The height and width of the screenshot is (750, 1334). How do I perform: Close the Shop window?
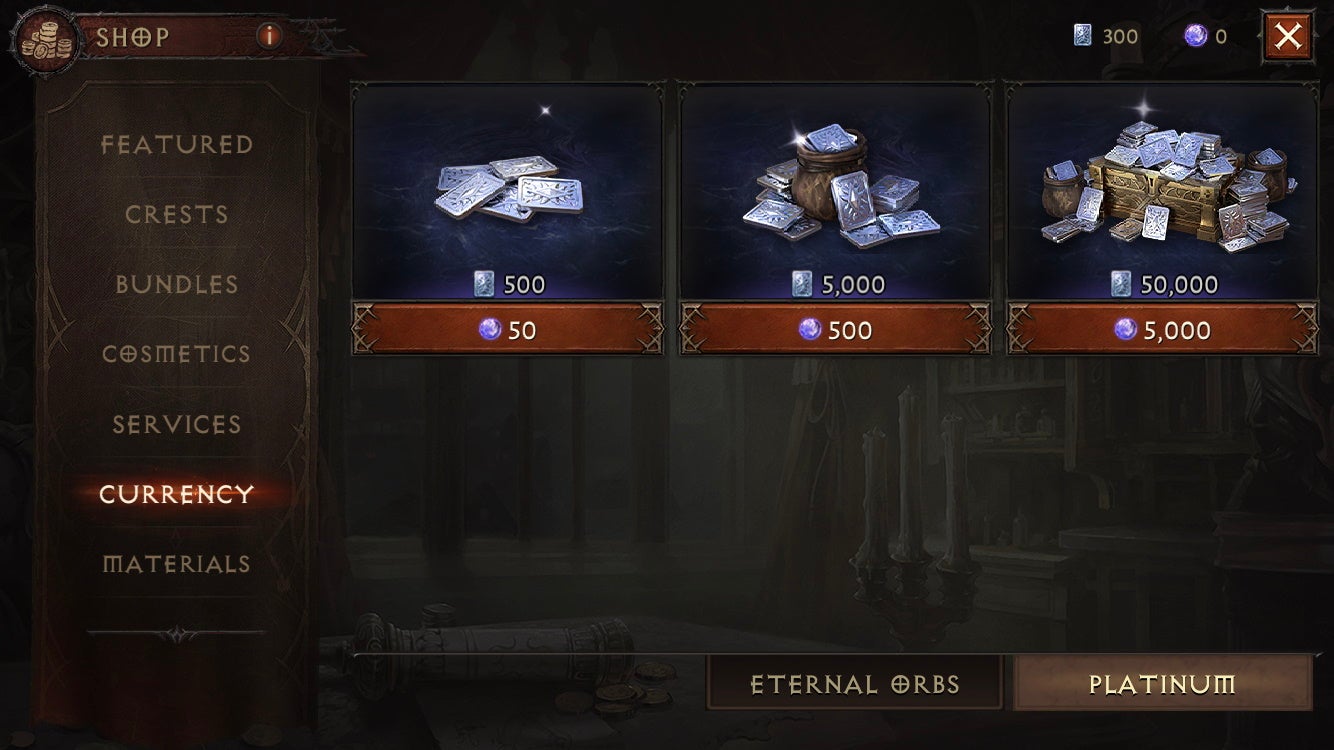point(1289,35)
